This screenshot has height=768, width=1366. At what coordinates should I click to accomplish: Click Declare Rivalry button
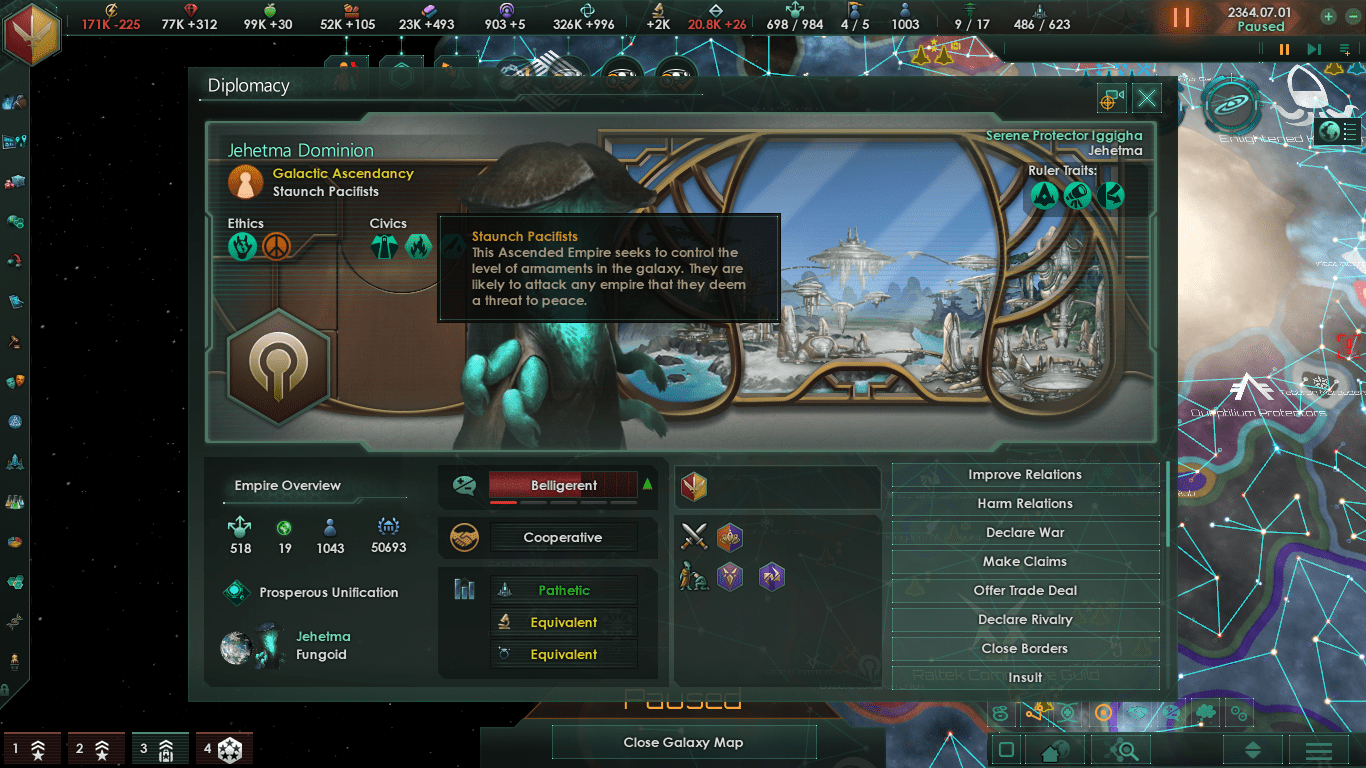point(1025,620)
